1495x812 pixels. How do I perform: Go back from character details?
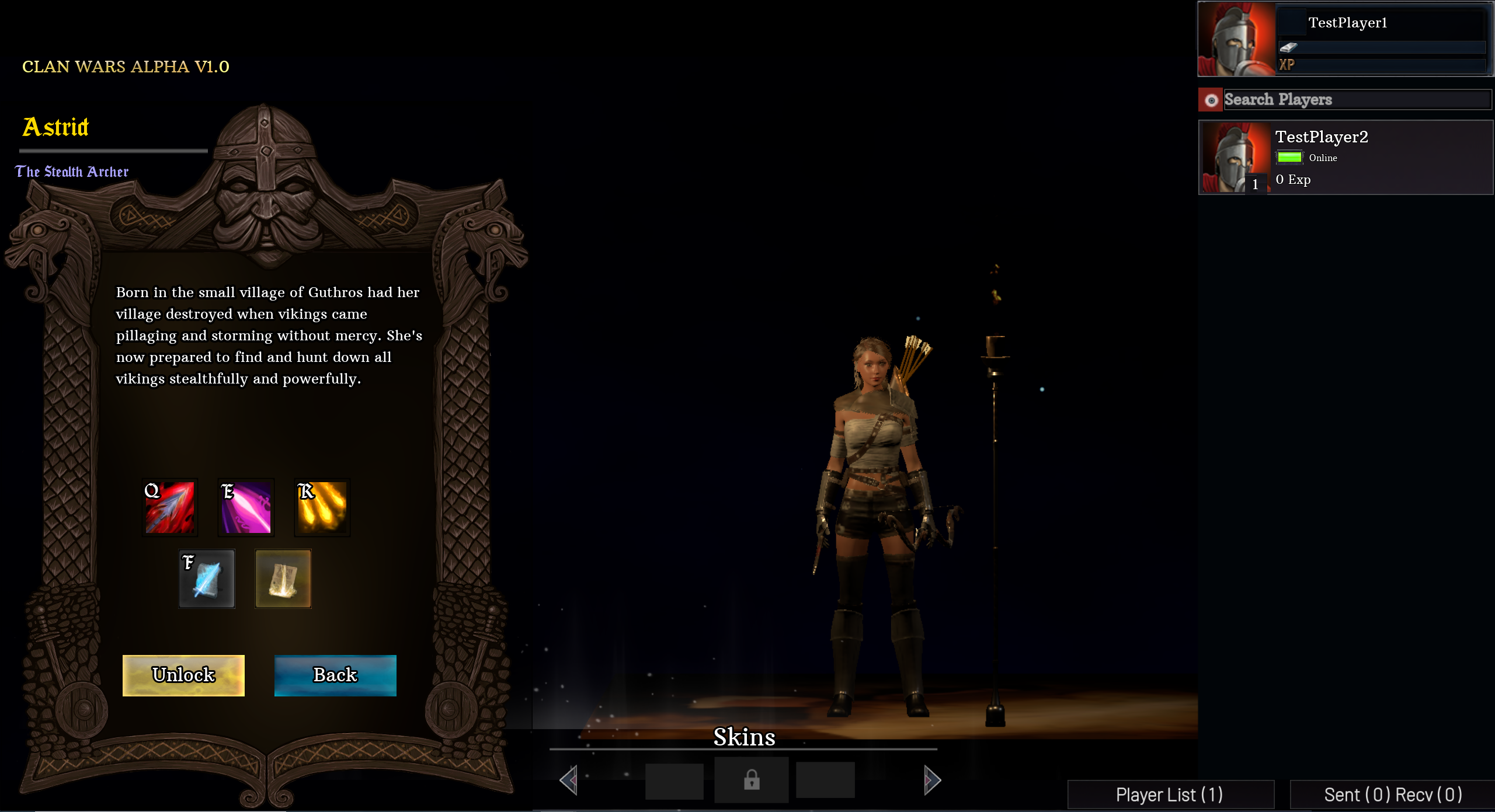click(x=335, y=675)
